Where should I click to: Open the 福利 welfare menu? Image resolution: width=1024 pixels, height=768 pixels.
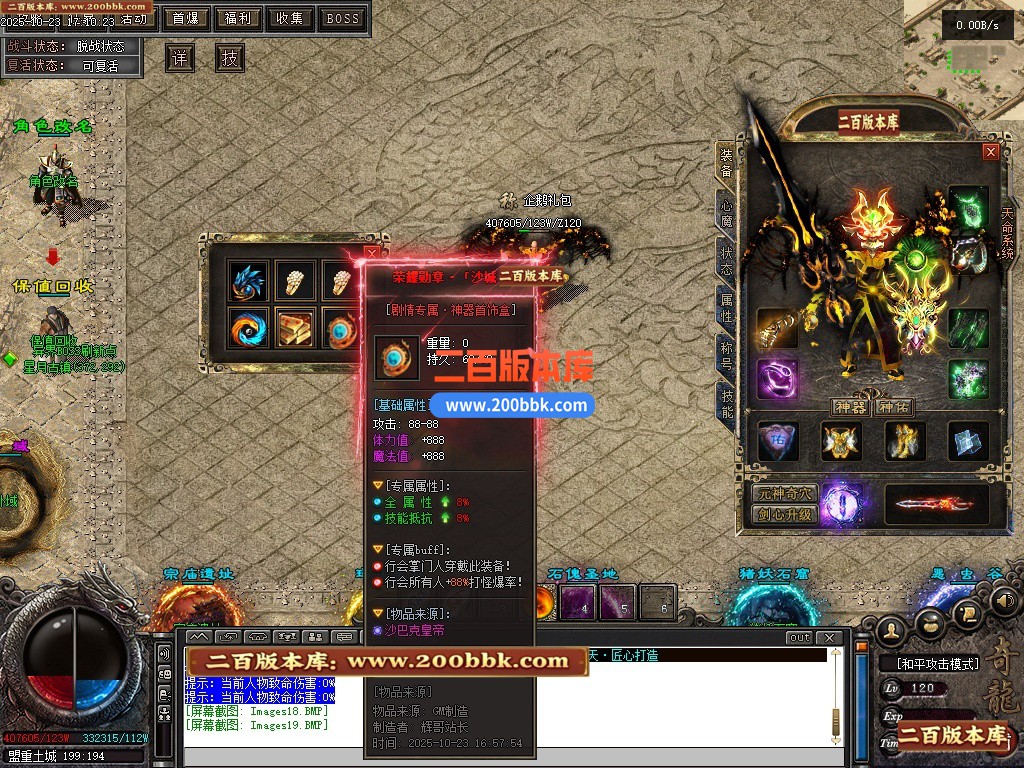(x=237, y=18)
